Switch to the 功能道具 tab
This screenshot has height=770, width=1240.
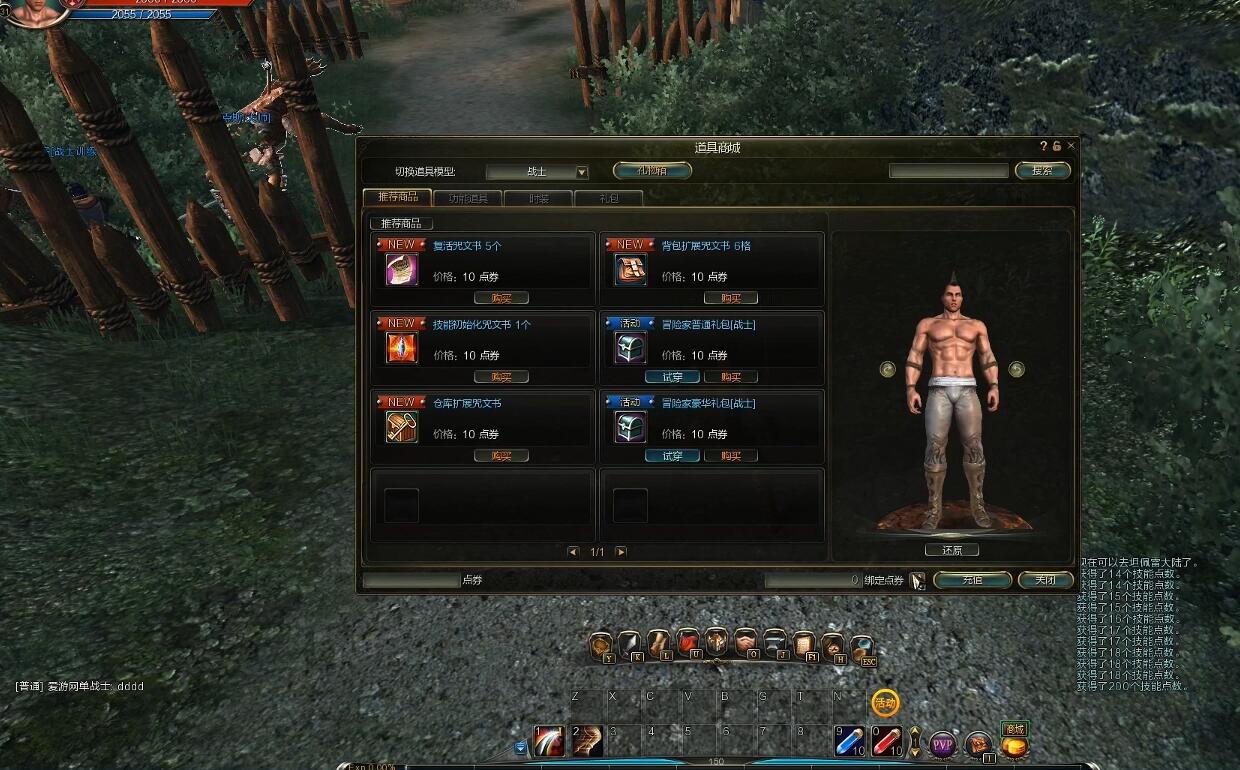click(469, 198)
